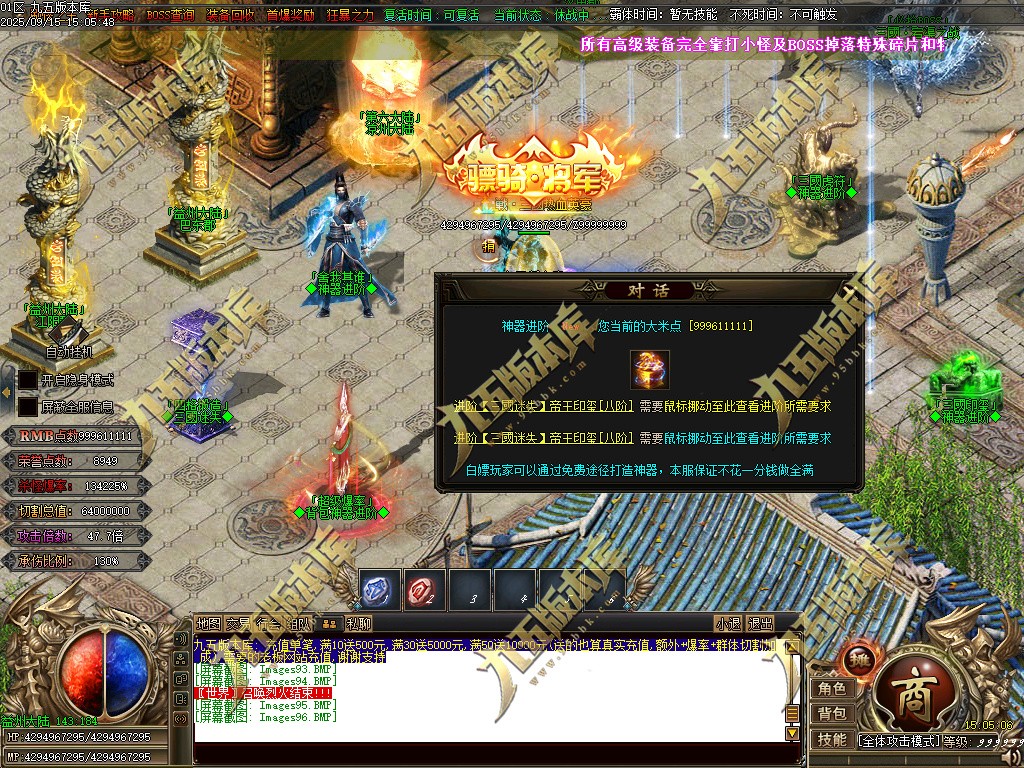
Task: Toggle the 开启隐身模式 stealth mode checkbox
Action: (x=28, y=380)
